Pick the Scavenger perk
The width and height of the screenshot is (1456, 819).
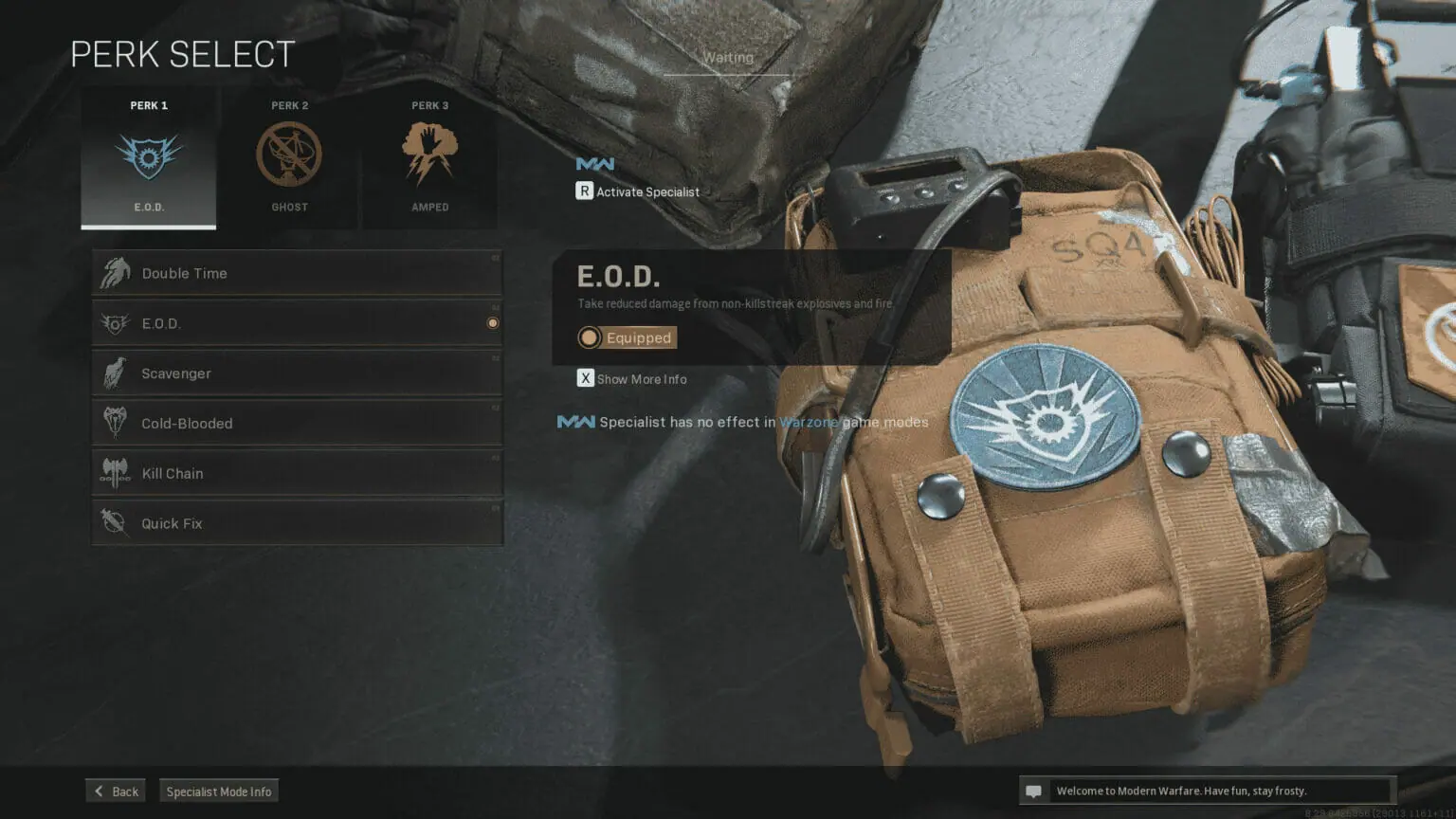tap(297, 373)
